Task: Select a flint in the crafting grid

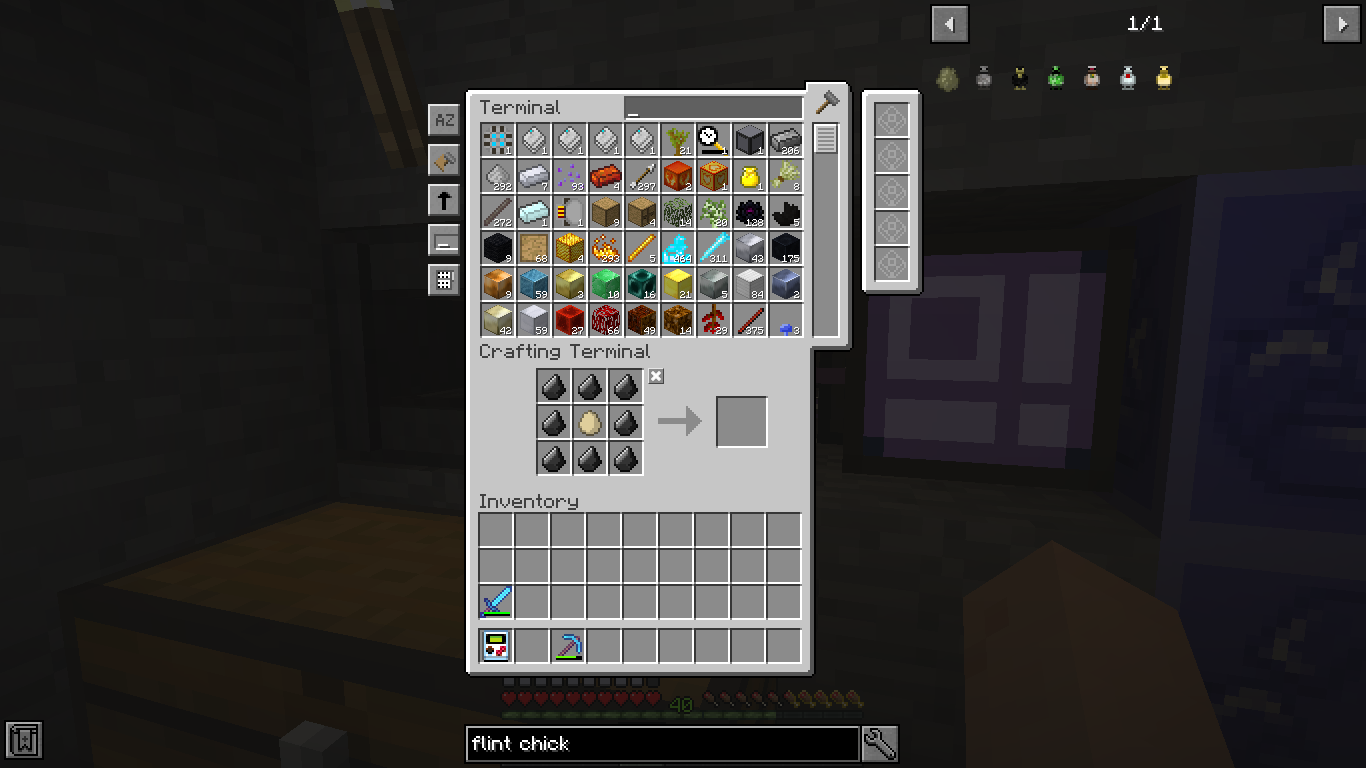Action: [x=553, y=386]
